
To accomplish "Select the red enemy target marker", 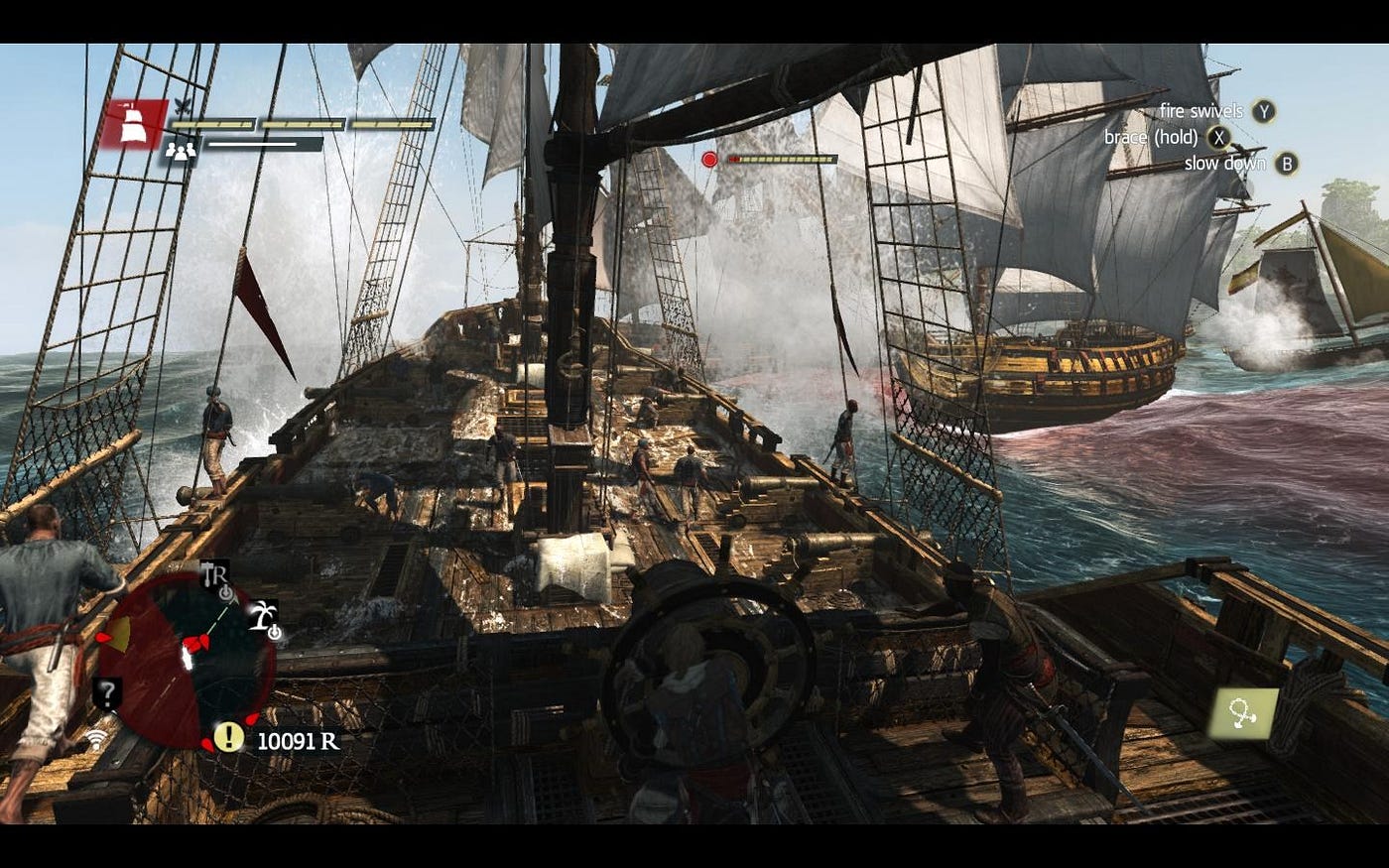I will point(709,159).
